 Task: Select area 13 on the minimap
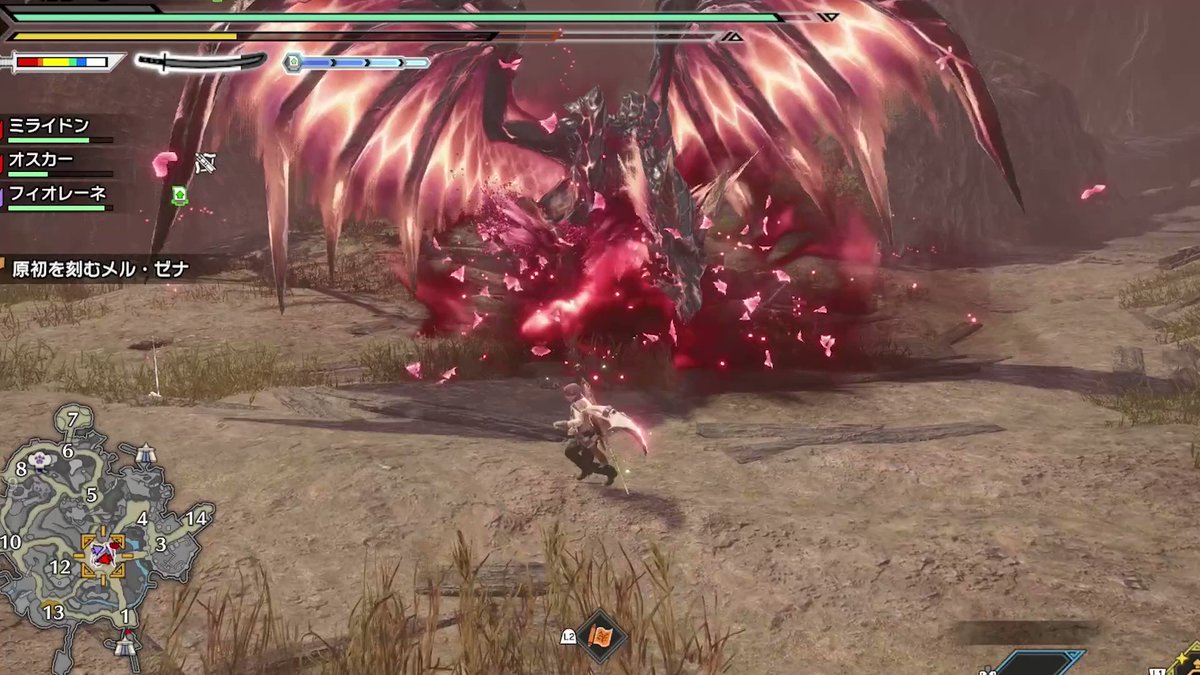point(53,612)
